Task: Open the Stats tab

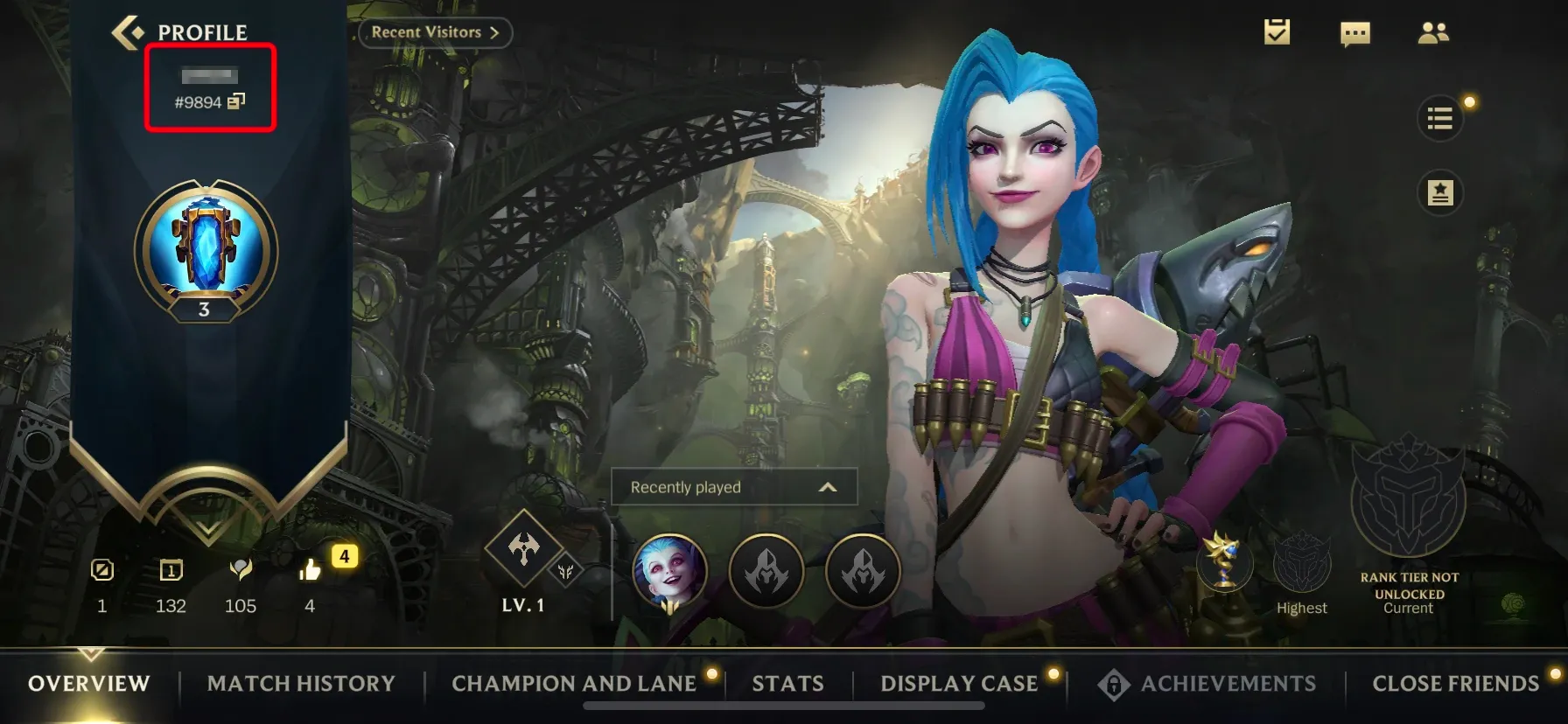Action: [787, 684]
